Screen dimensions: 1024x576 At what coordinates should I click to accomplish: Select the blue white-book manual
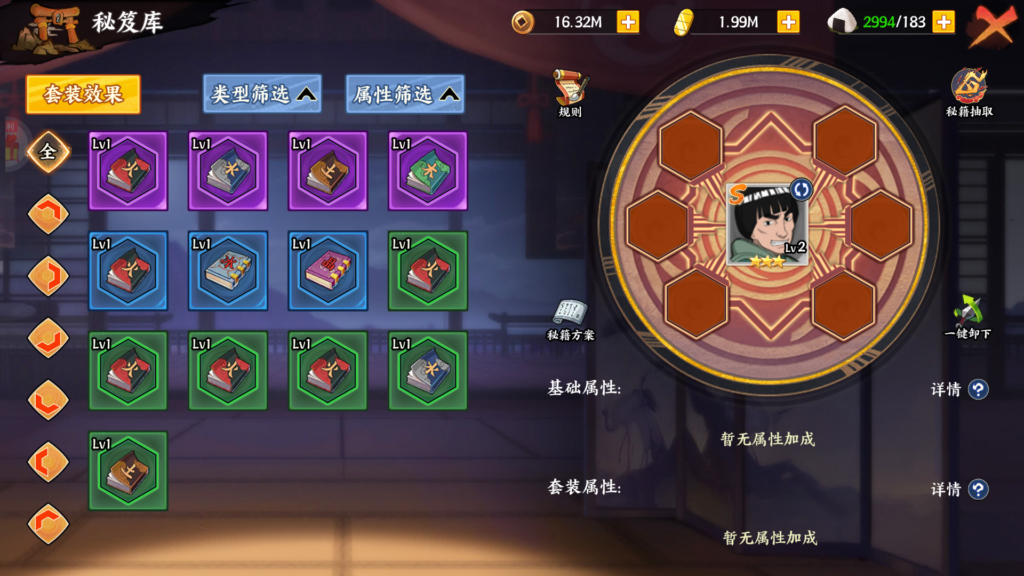pos(228,271)
